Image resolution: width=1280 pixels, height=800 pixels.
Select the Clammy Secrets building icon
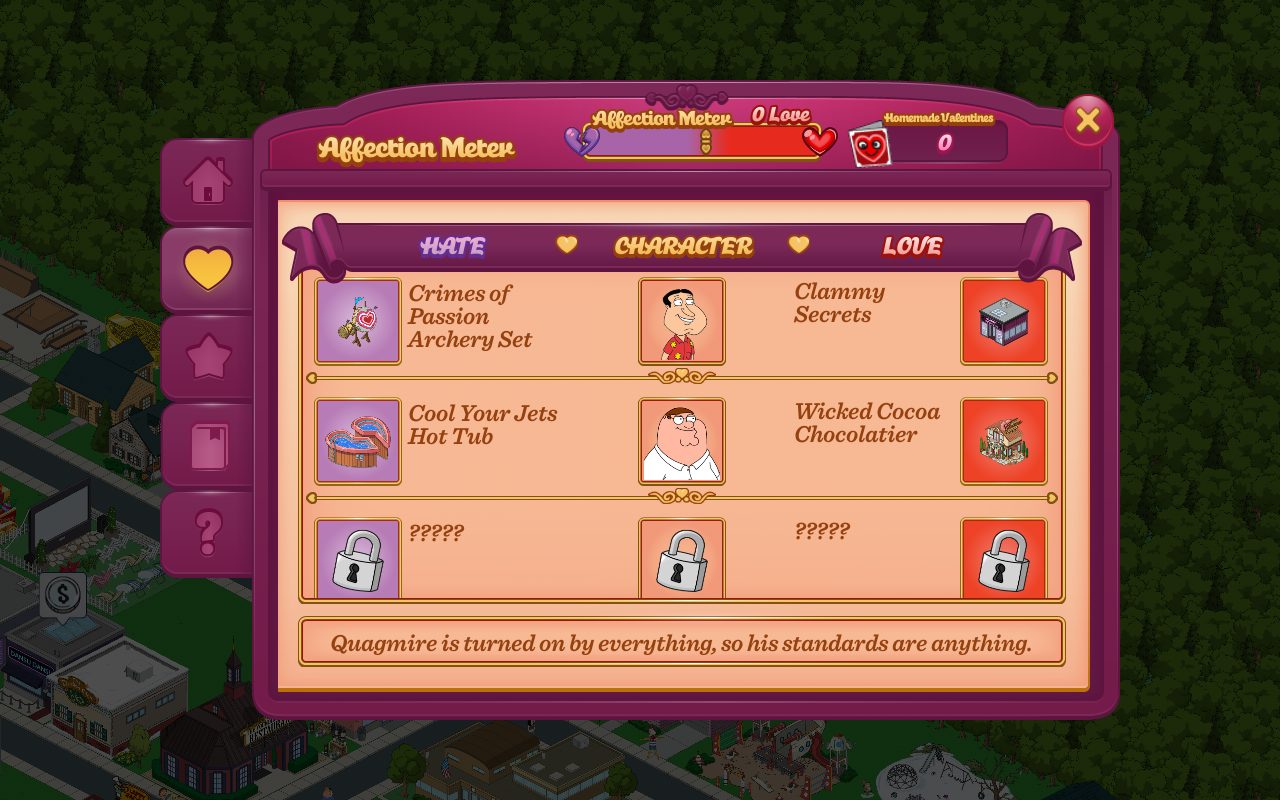pyautogui.click(x=1004, y=321)
